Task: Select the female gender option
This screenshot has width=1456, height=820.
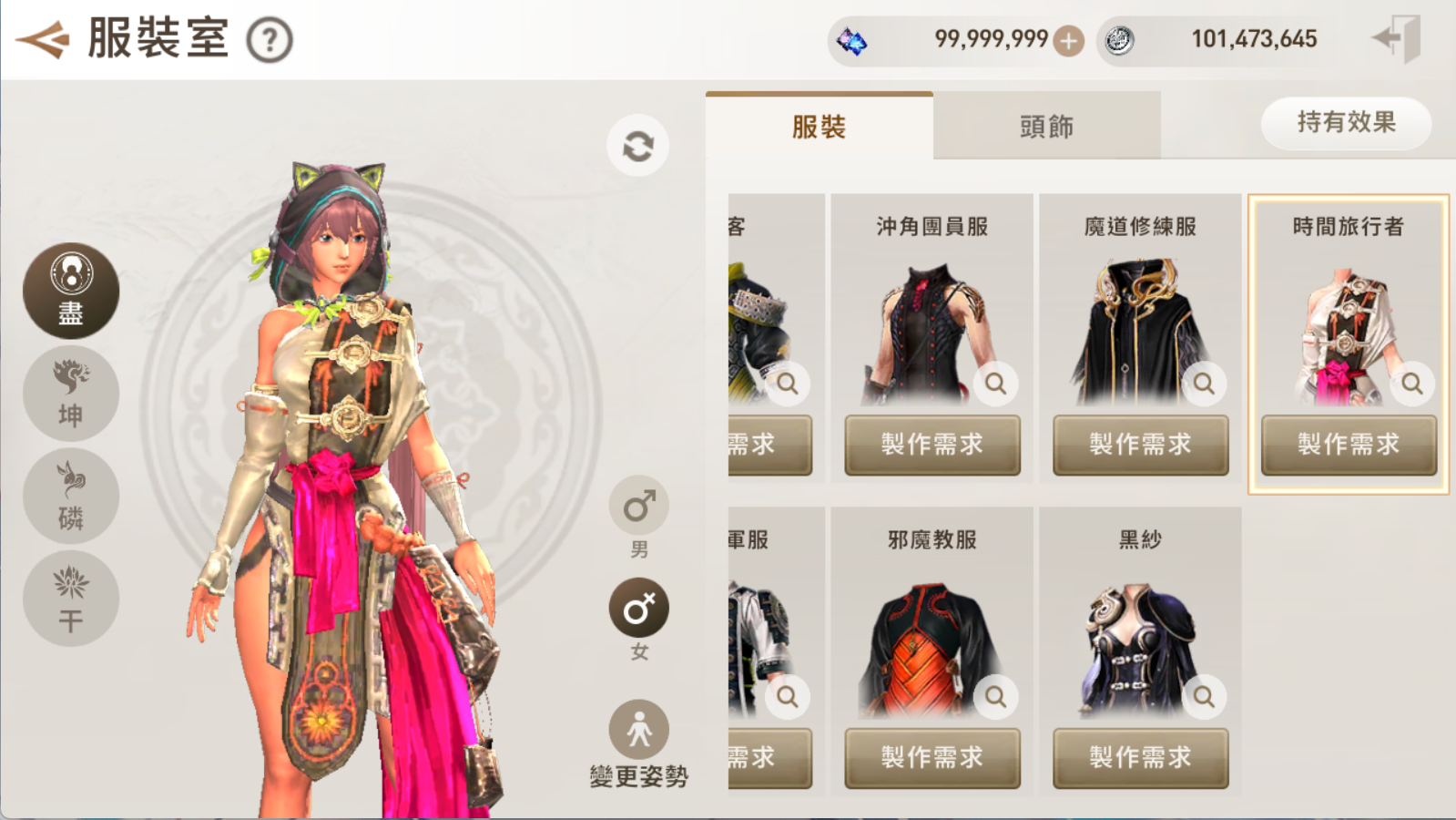Action: click(x=638, y=606)
